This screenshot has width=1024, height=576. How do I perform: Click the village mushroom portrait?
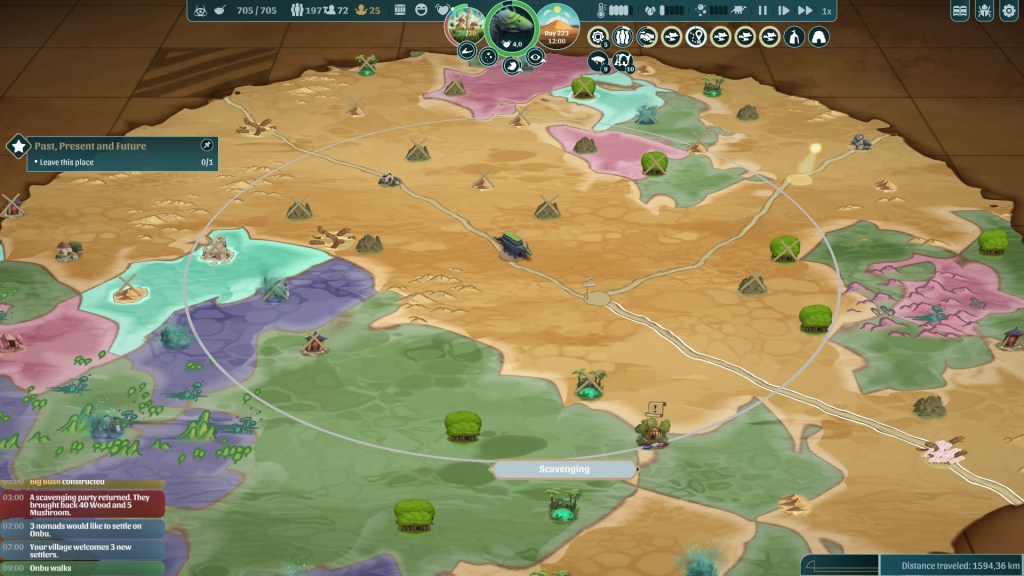coord(463,24)
